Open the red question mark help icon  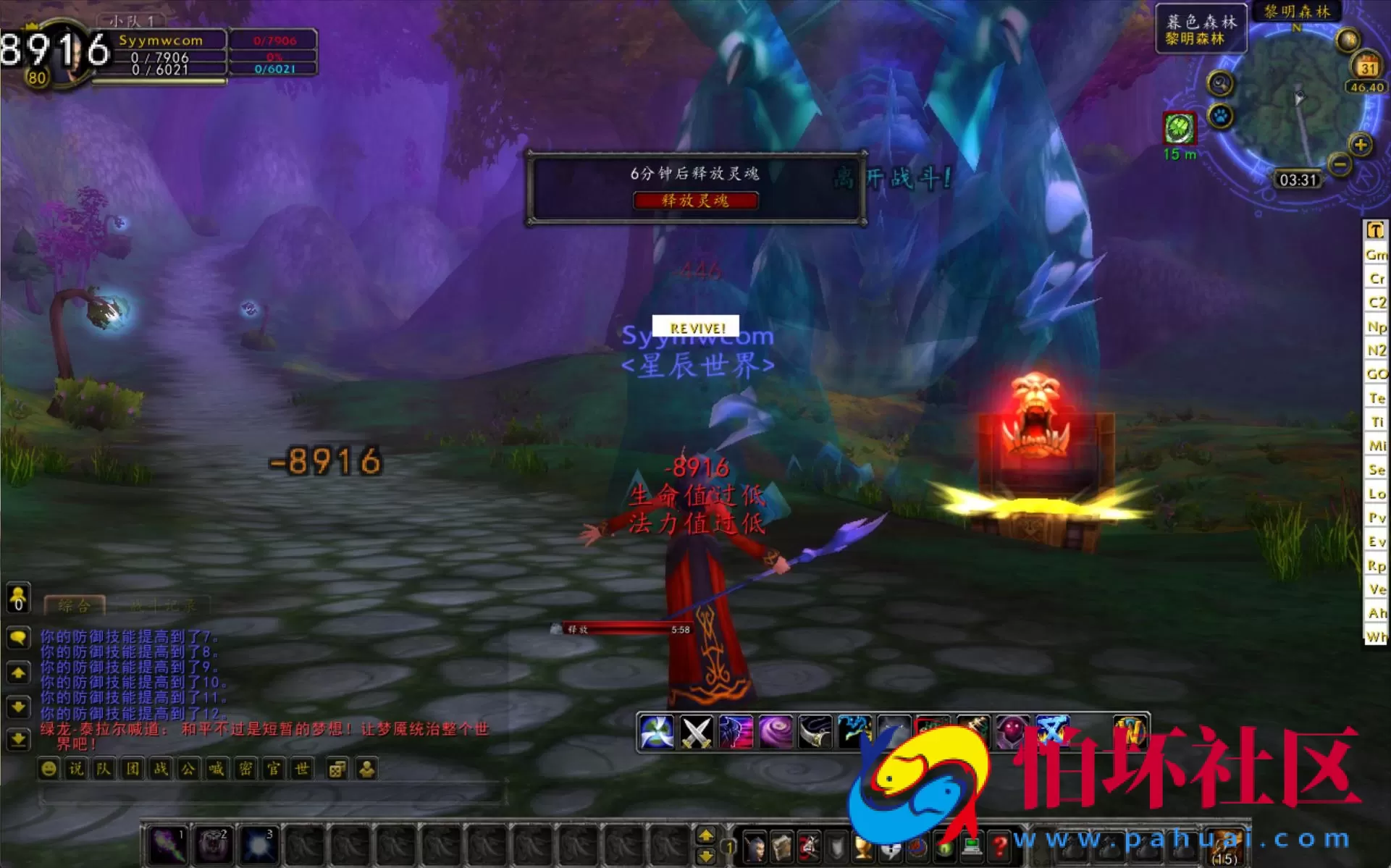pos(999,847)
